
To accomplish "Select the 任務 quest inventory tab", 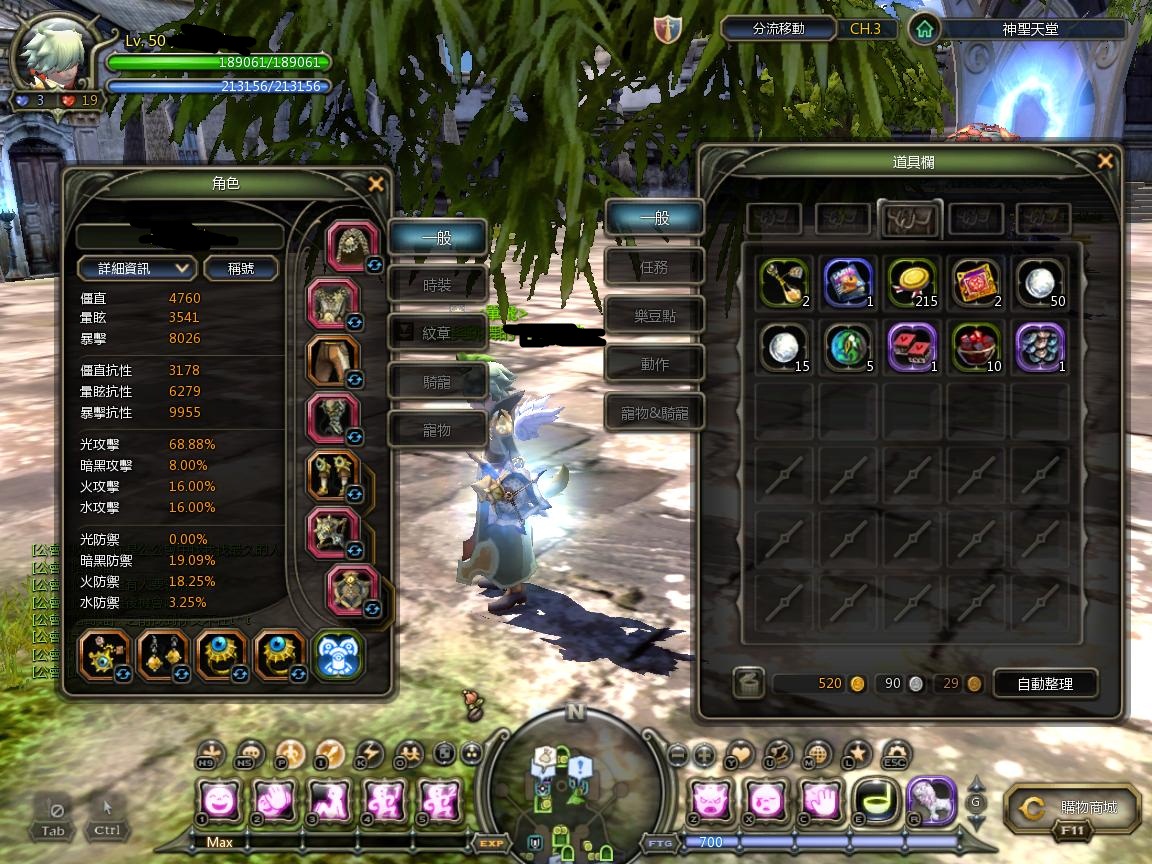I will (x=654, y=267).
